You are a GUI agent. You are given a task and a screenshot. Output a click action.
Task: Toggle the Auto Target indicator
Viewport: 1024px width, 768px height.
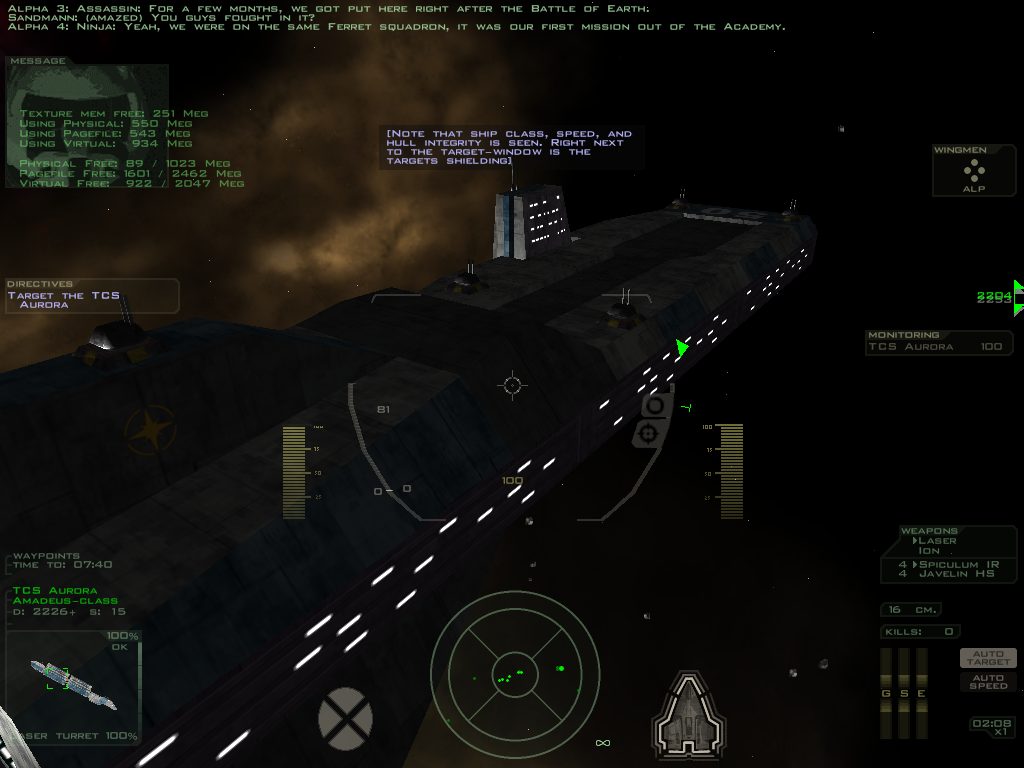click(988, 658)
